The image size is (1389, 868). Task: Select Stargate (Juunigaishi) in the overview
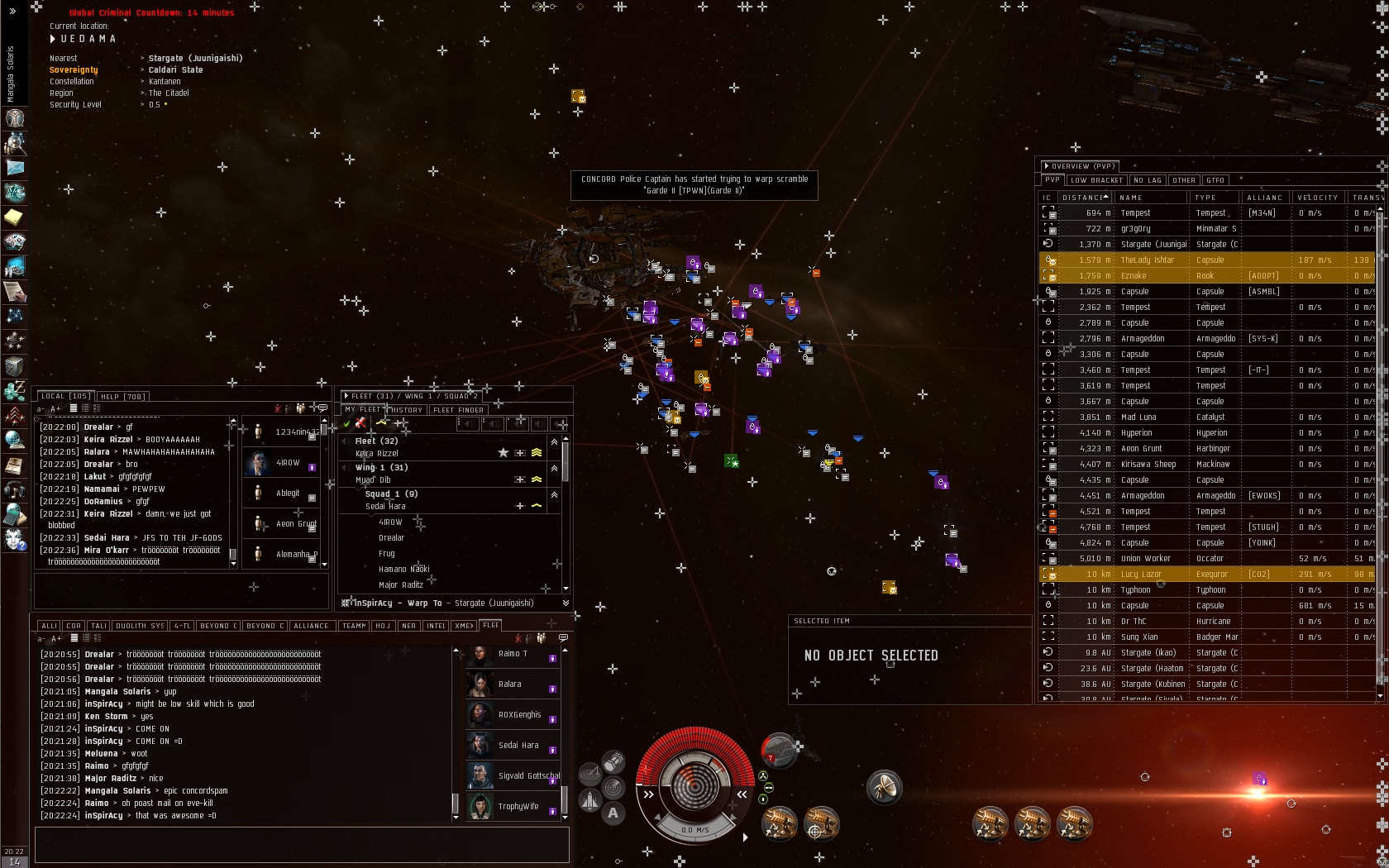[1153, 245]
